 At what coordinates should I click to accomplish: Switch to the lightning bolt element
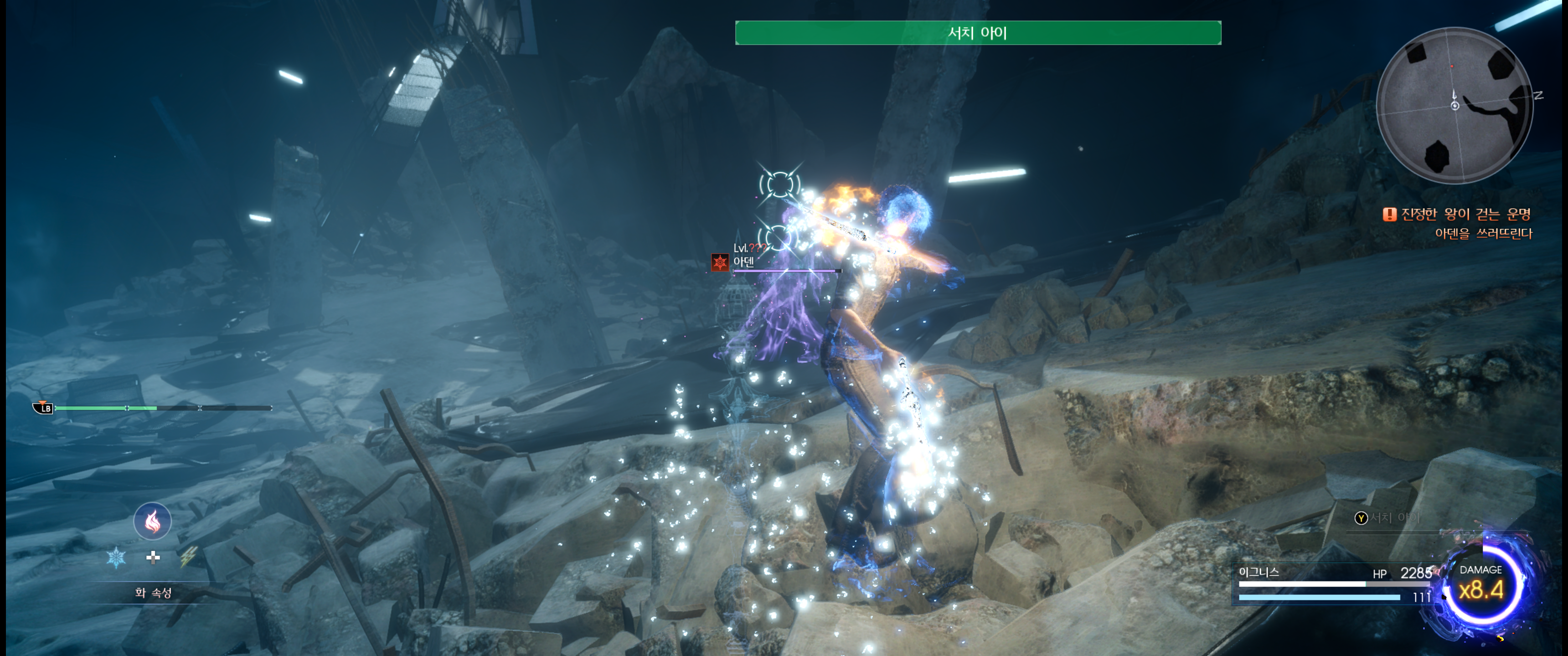coord(189,556)
